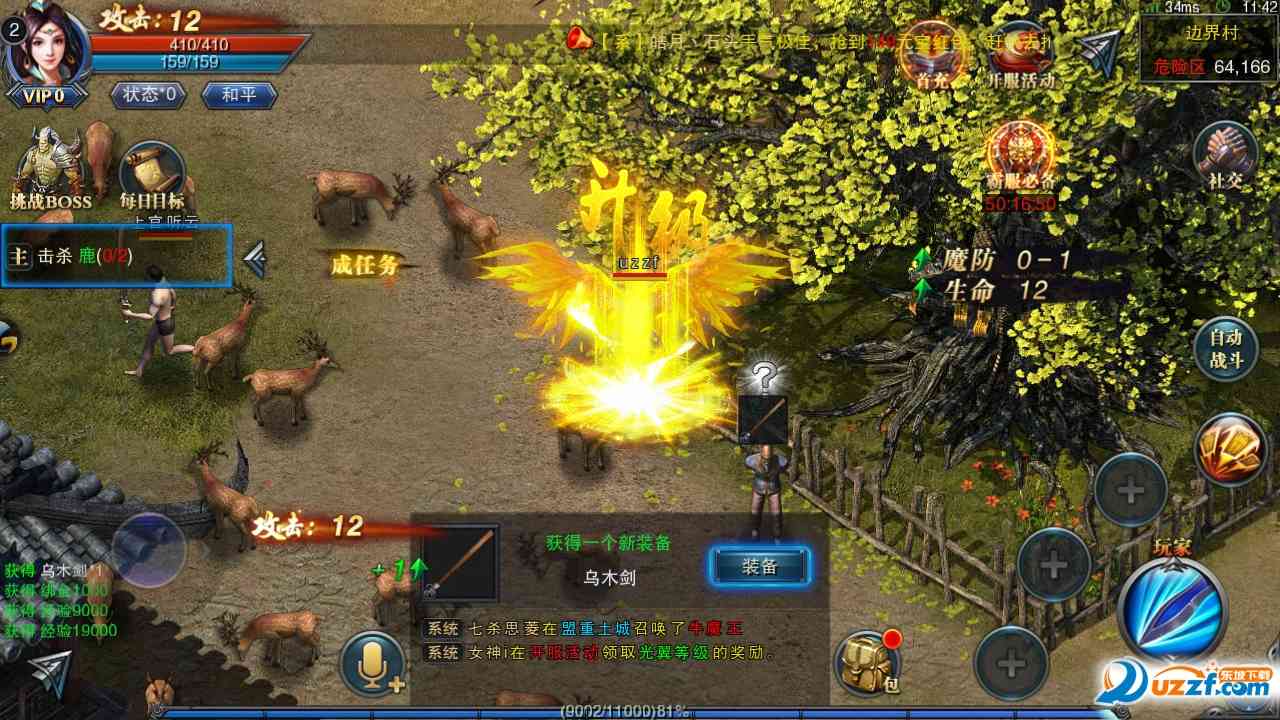Open the 开服活动 event icon
Screen dimensions: 1280x720
pos(1020,55)
